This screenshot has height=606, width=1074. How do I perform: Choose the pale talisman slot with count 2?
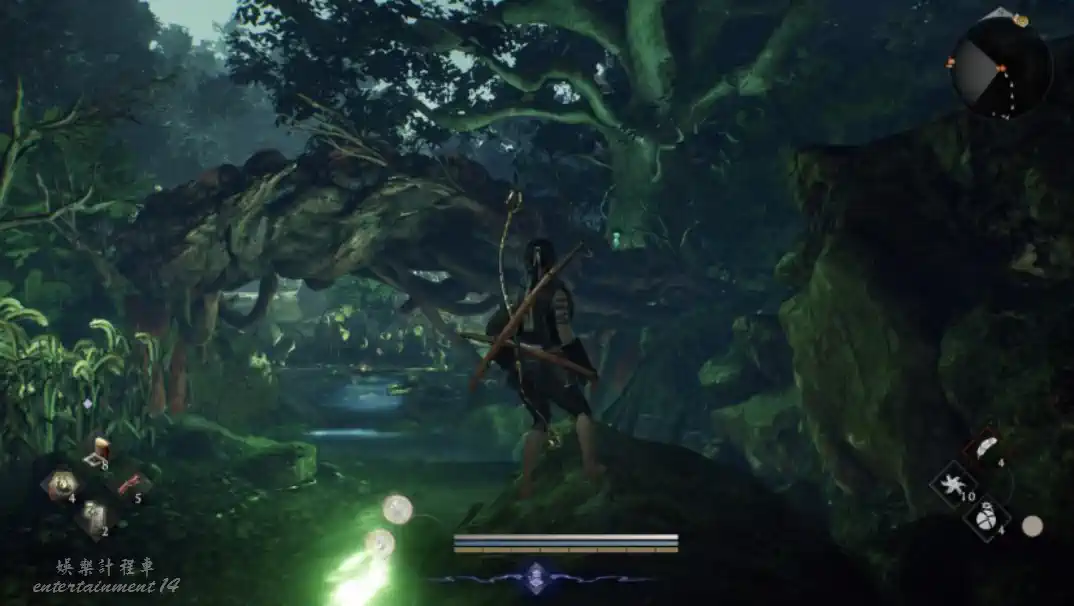click(x=94, y=516)
